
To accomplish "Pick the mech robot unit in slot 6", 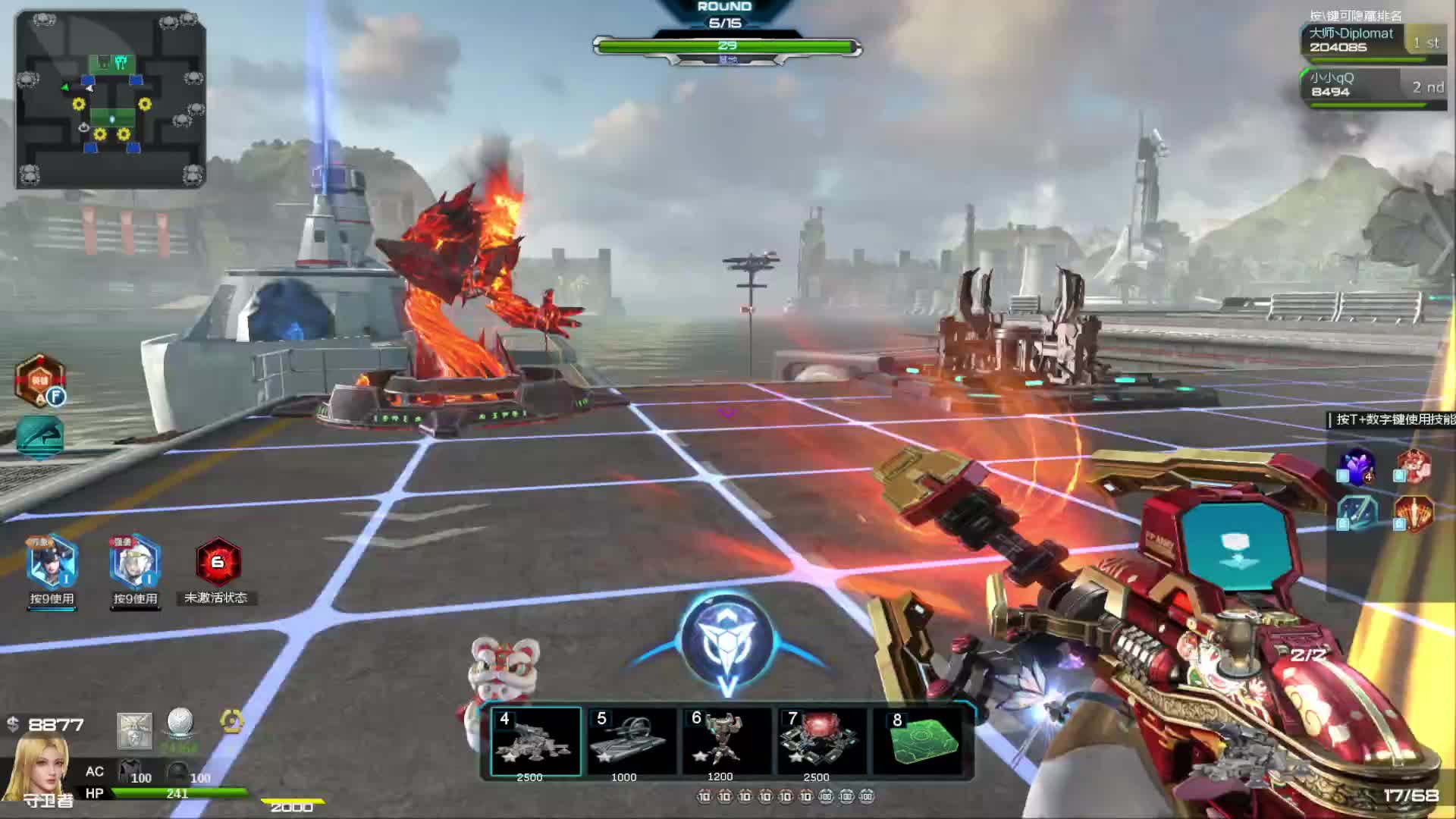I will coord(726,741).
